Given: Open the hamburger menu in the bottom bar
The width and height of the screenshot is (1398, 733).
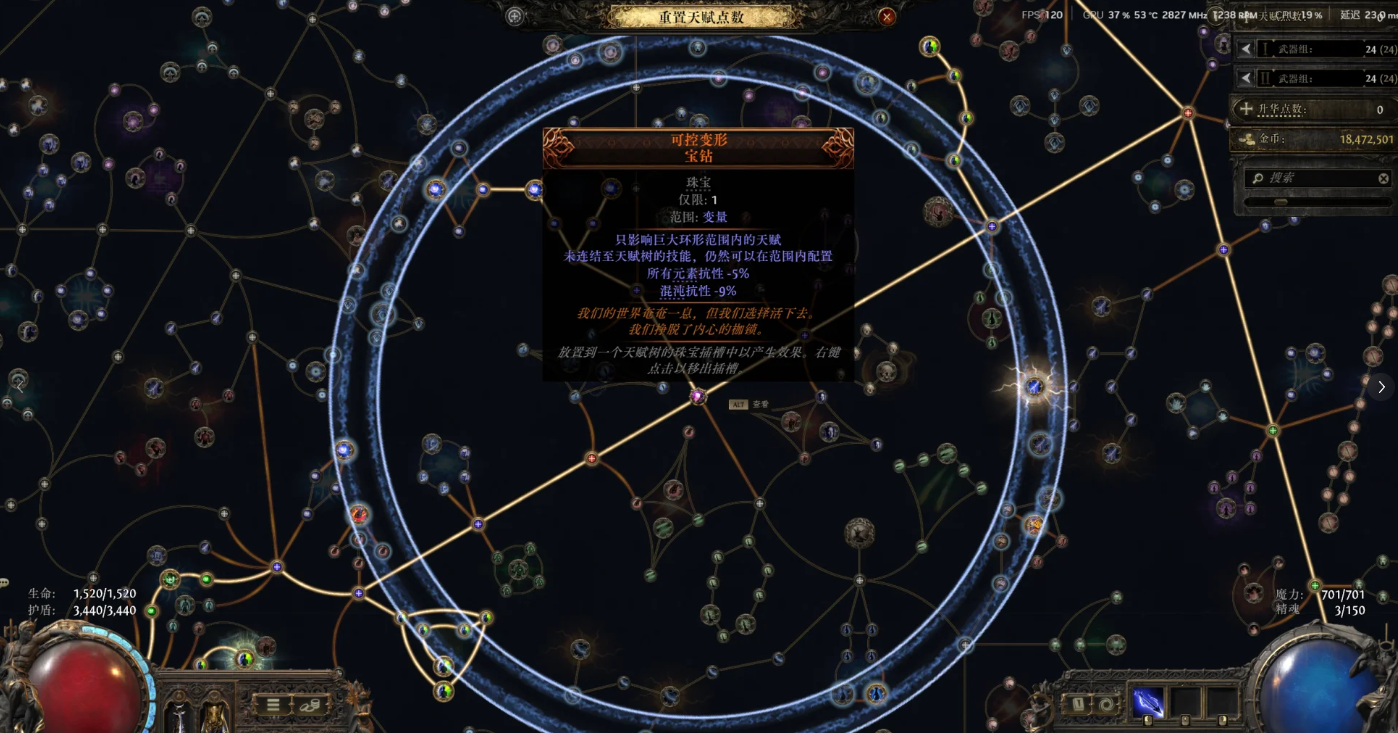Looking at the screenshot, I should click(x=271, y=704).
